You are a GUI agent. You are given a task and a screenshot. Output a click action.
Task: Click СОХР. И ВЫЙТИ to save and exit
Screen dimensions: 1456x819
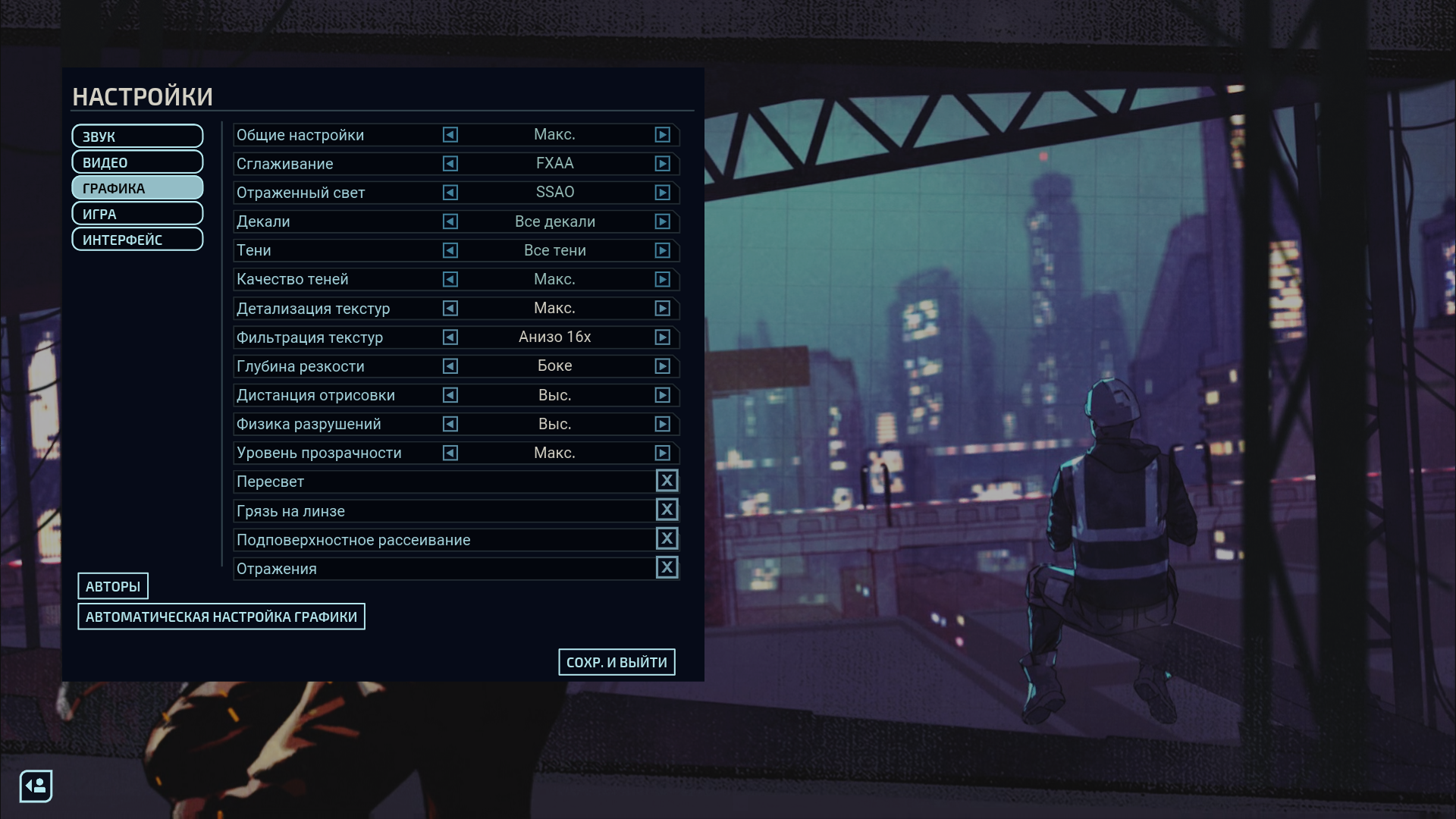tap(617, 662)
